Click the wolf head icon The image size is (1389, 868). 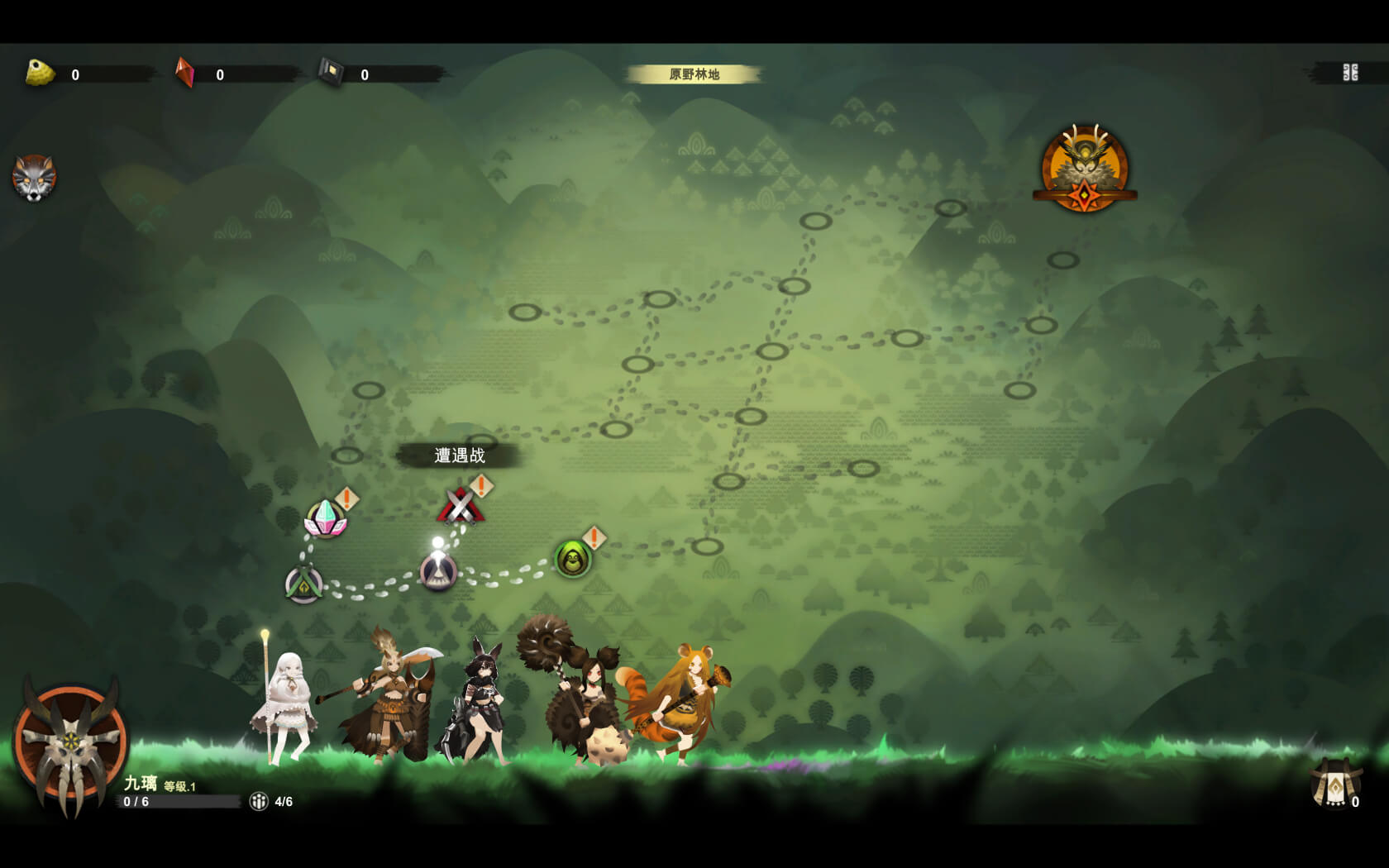(x=34, y=177)
